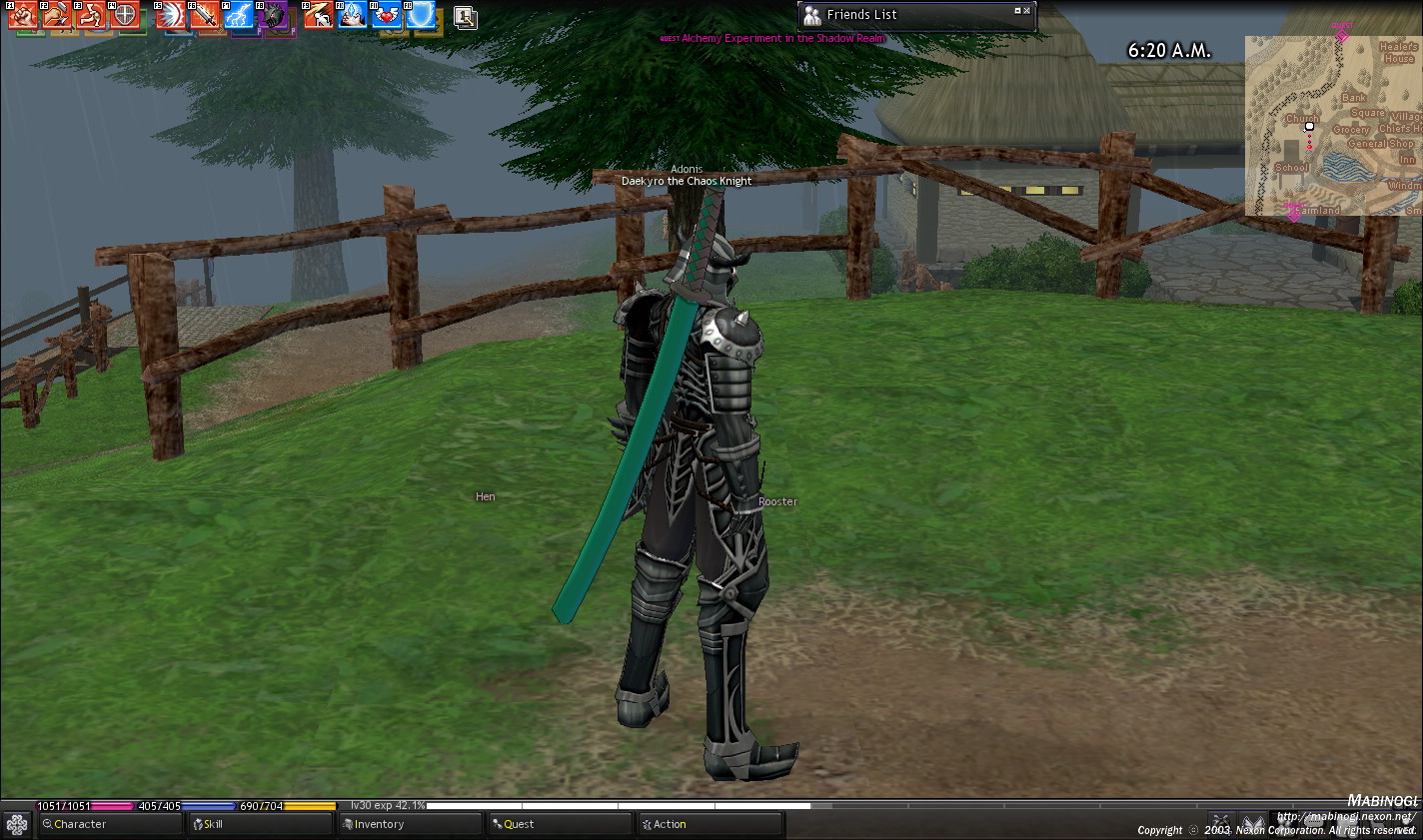Close the Friends List window

[1027, 11]
